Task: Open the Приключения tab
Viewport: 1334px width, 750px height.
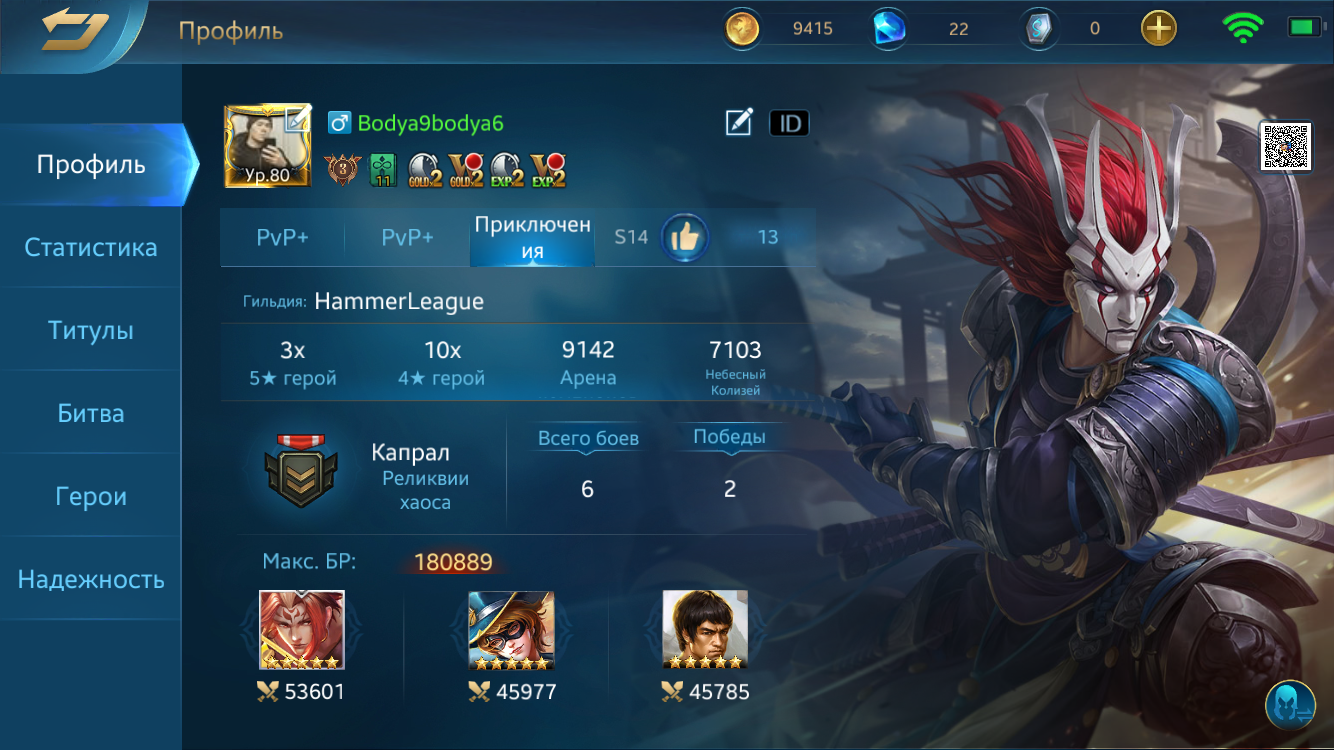Action: (531, 238)
